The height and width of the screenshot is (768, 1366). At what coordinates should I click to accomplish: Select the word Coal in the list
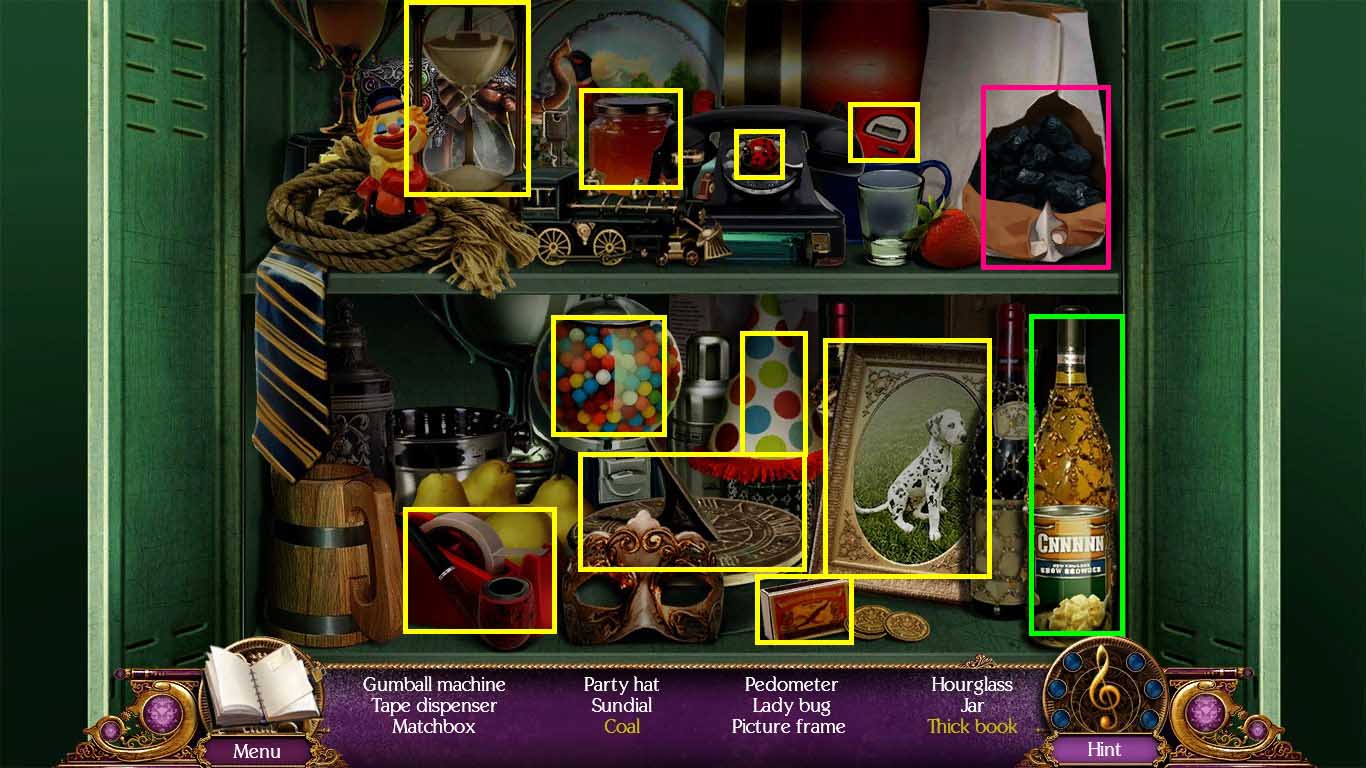coord(621,727)
